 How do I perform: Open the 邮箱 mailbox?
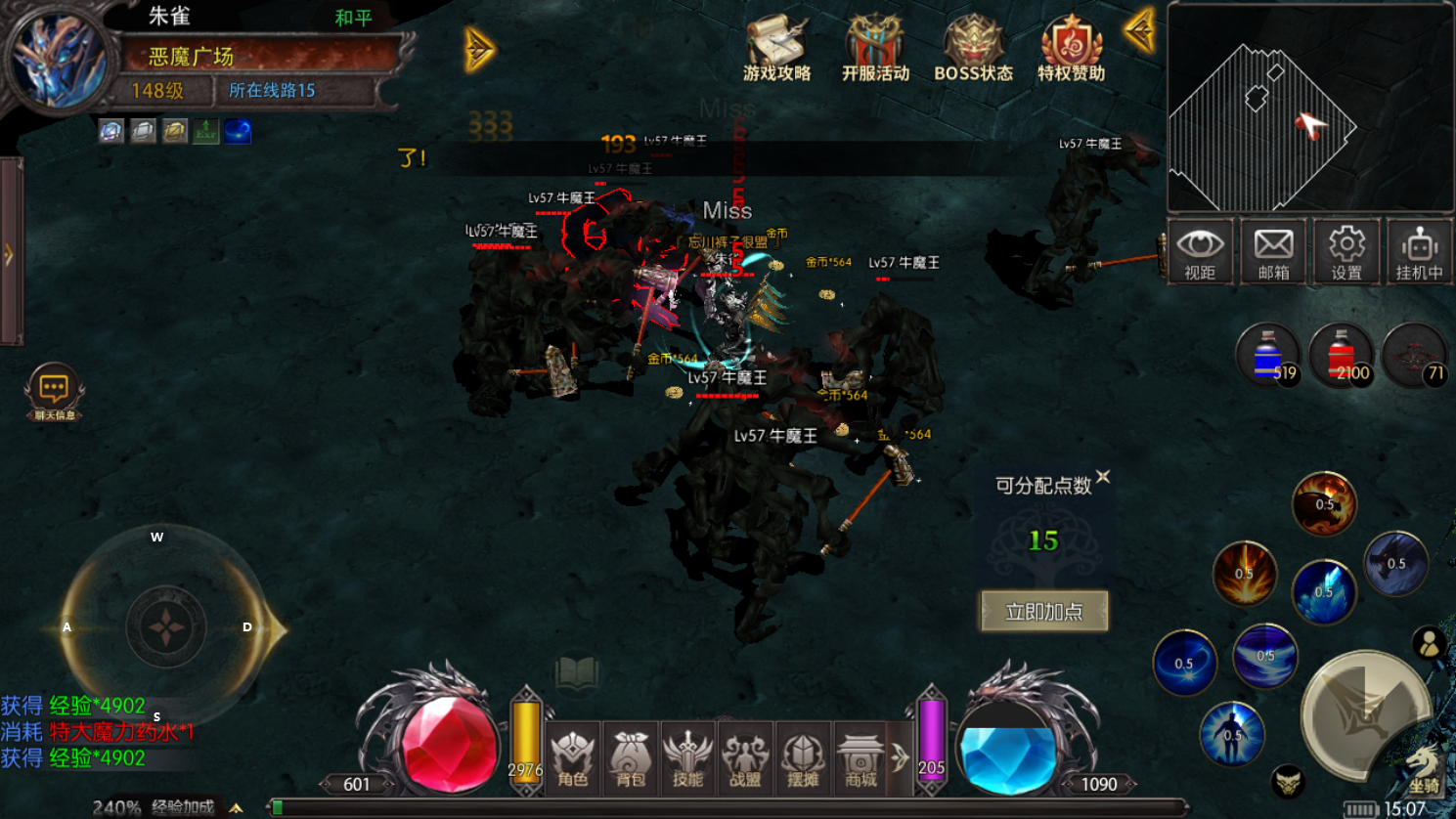[x=1273, y=251]
